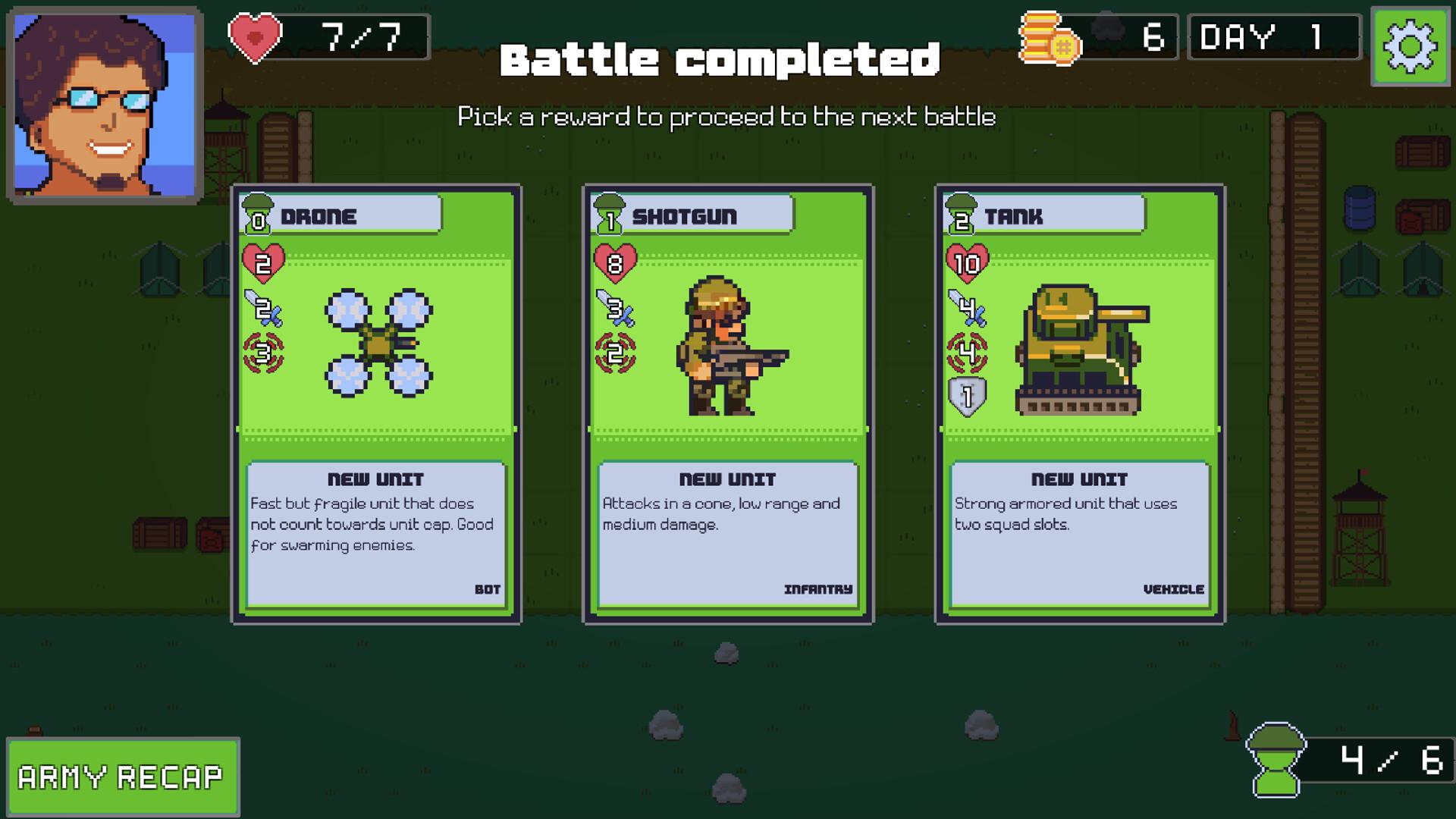Screen dimensions: 1456x819
Task: Choose the Shotgun infantry reward card
Action: [x=728, y=403]
